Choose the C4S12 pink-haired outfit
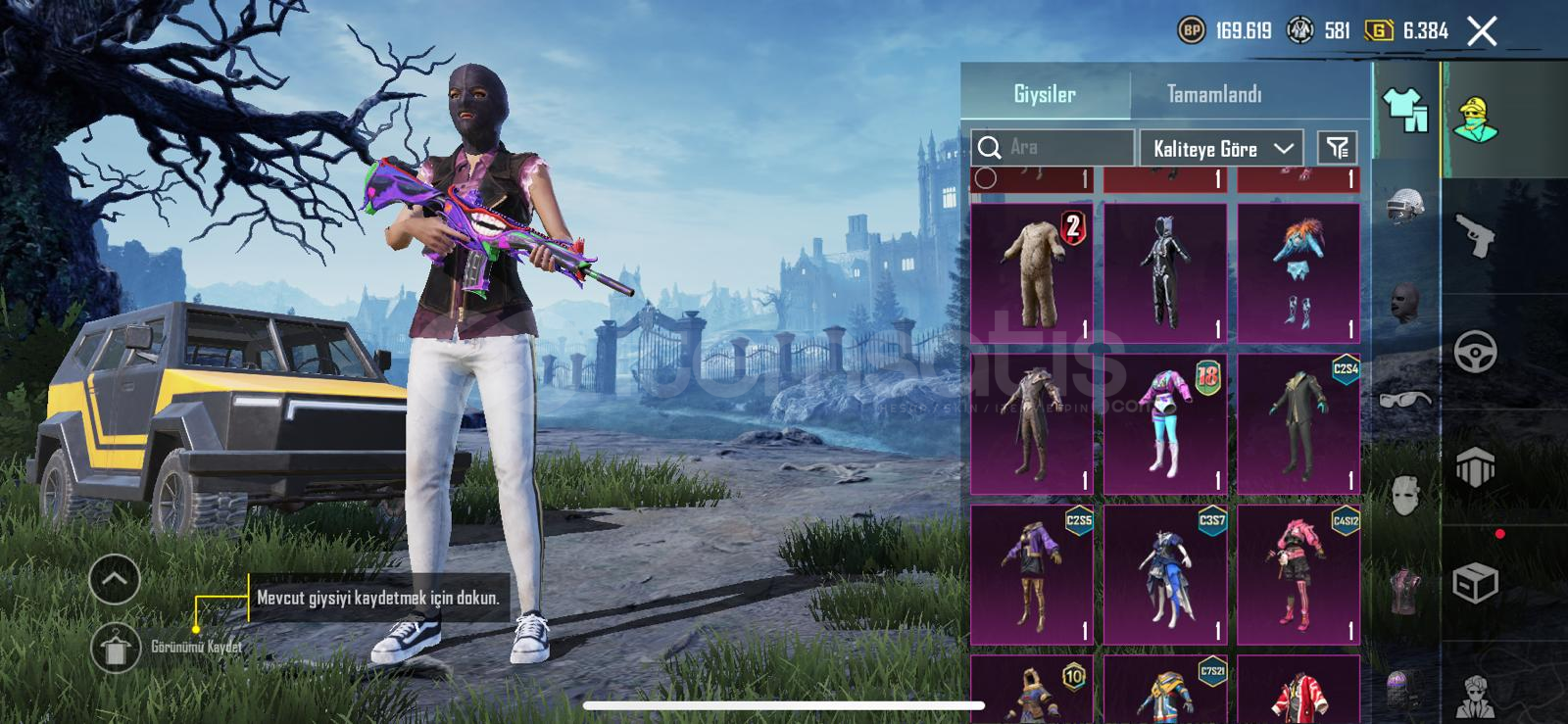The width and height of the screenshot is (1568, 724). pos(1298,574)
